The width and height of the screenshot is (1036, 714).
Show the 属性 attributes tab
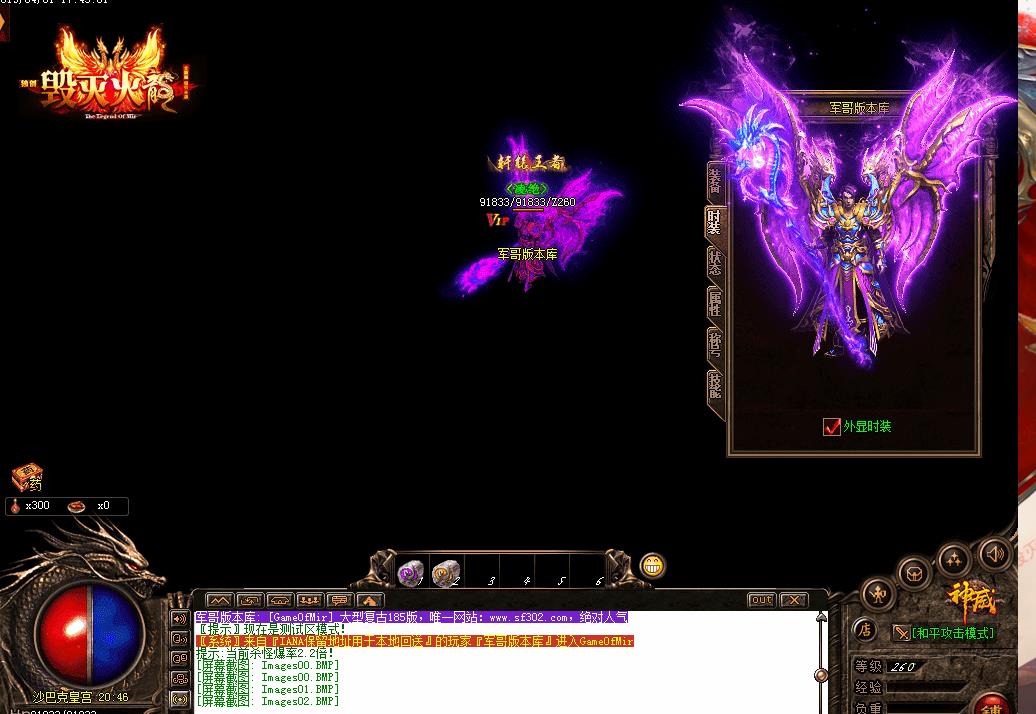pos(716,304)
